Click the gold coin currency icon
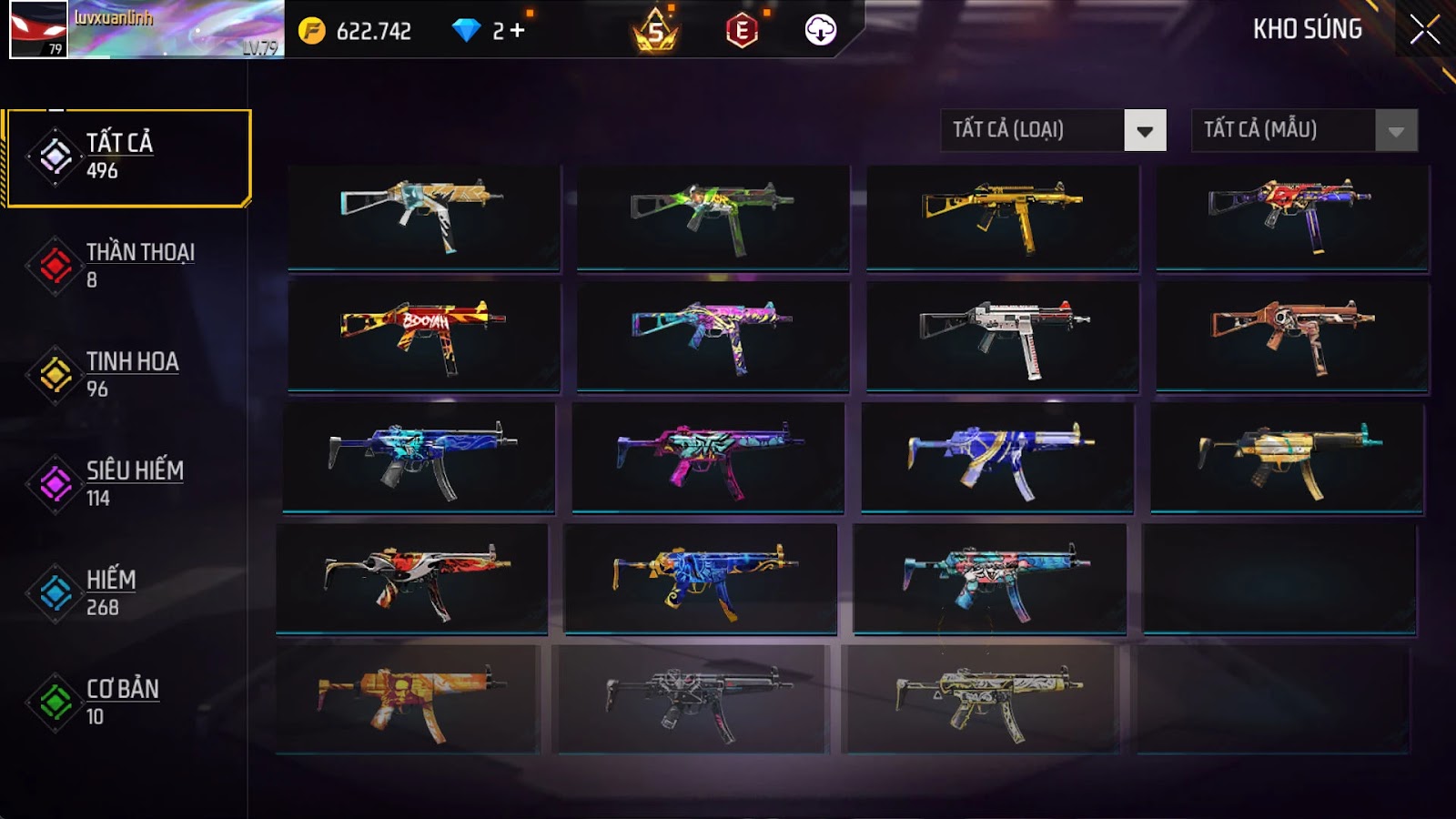1456x819 pixels. click(311, 31)
